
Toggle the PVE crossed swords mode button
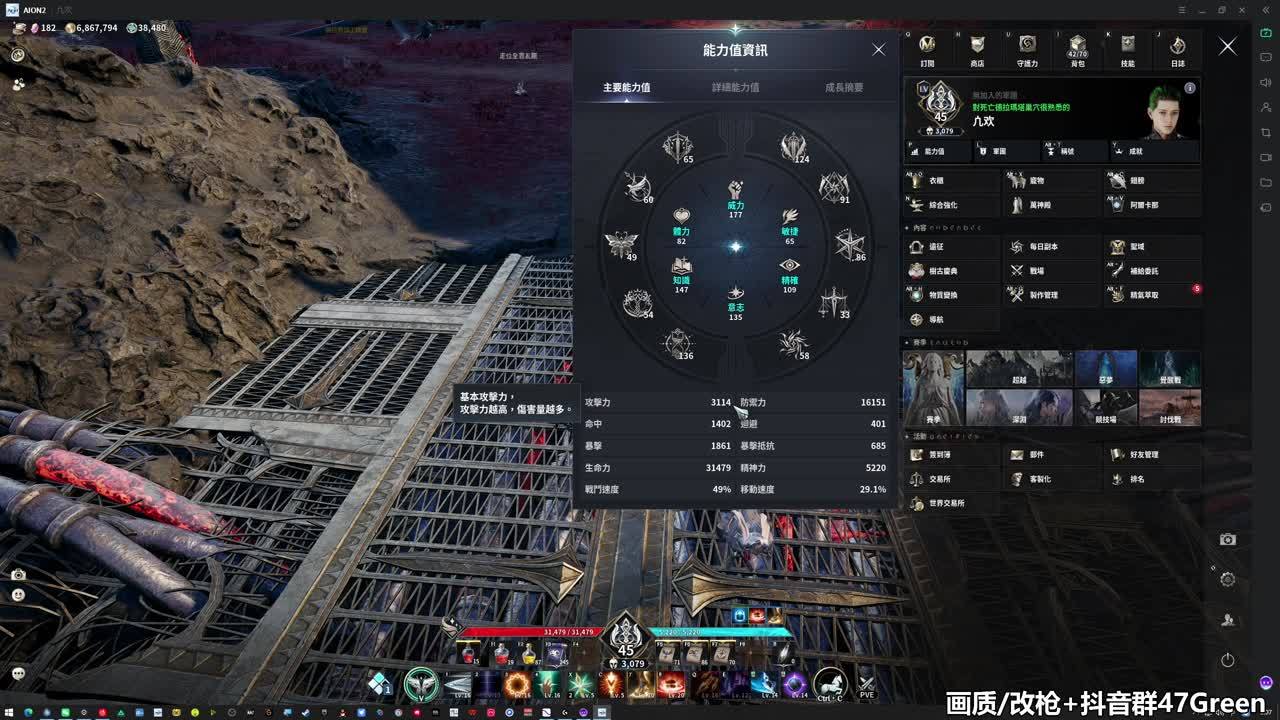coord(866,685)
